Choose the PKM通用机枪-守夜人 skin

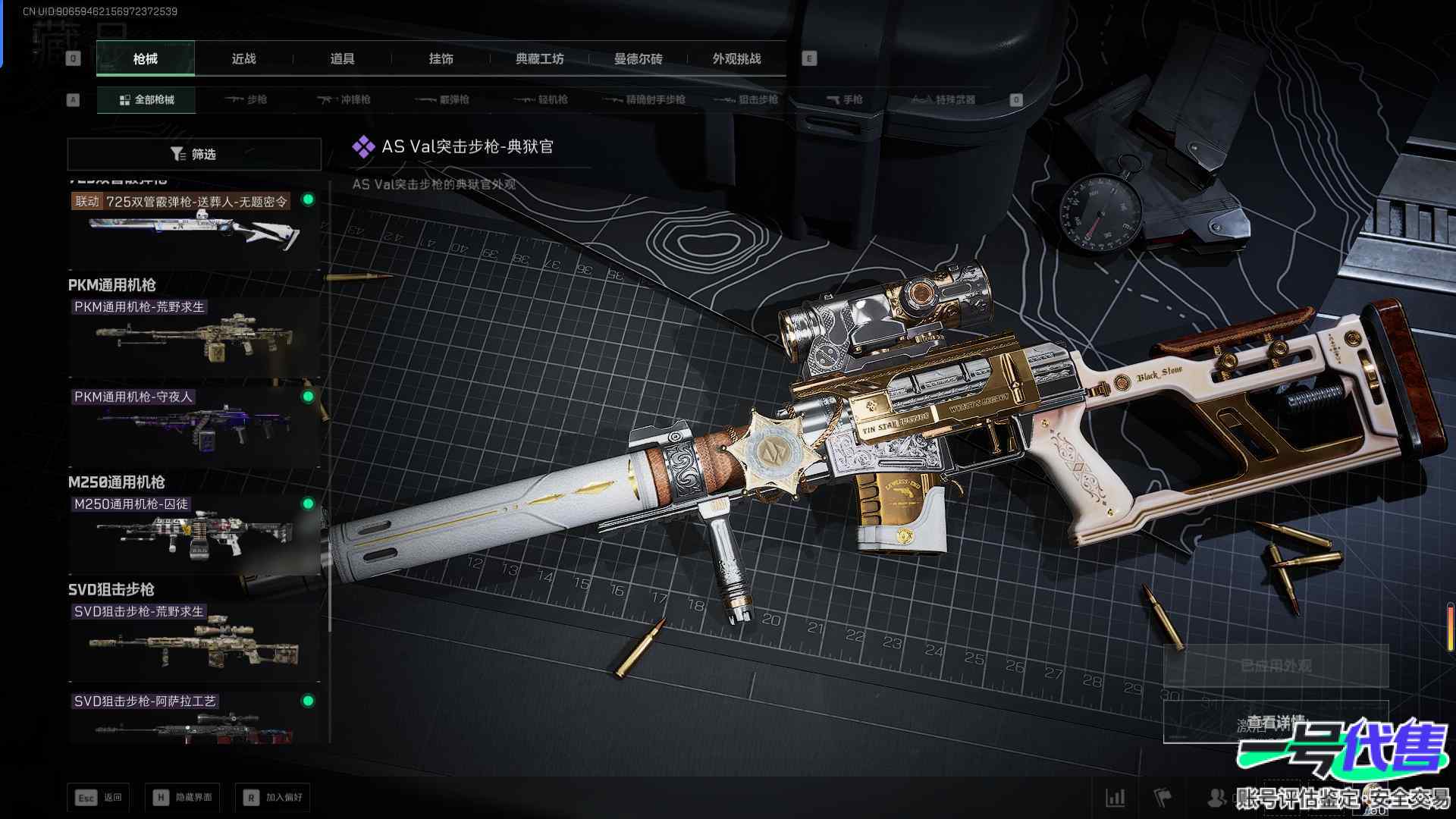(193, 426)
